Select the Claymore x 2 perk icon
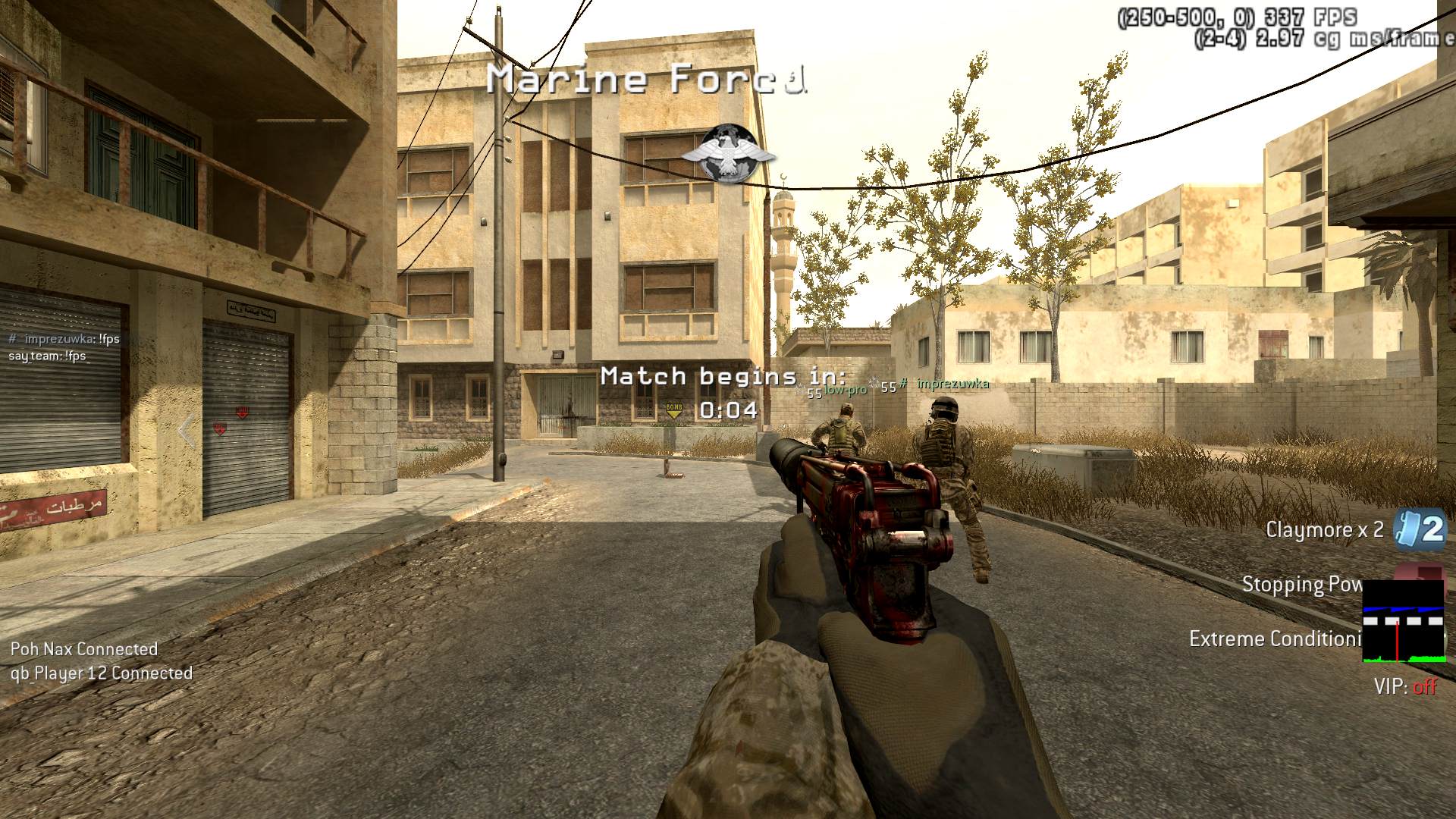Viewport: 1456px width, 819px height. click(1421, 529)
